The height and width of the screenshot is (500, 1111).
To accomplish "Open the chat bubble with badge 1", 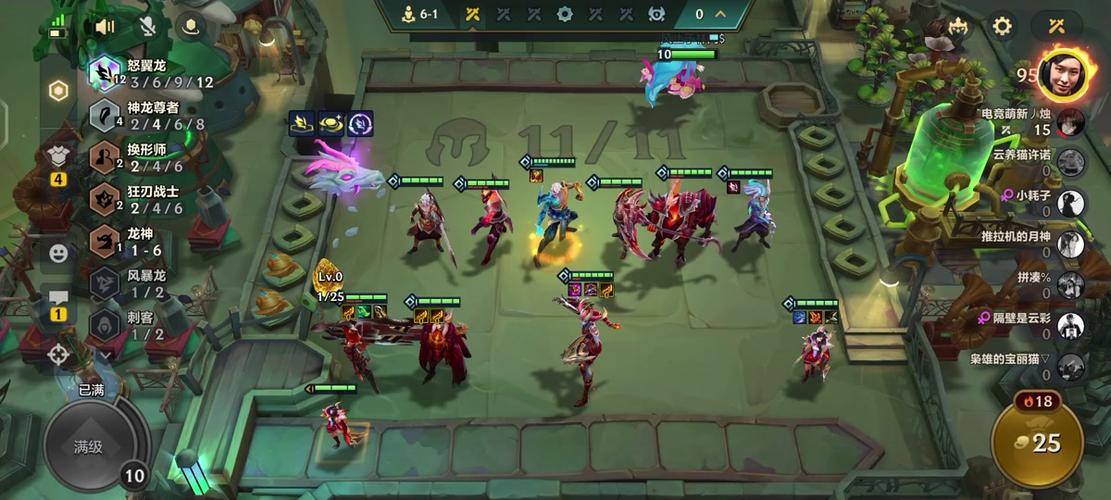I will 58,299.
